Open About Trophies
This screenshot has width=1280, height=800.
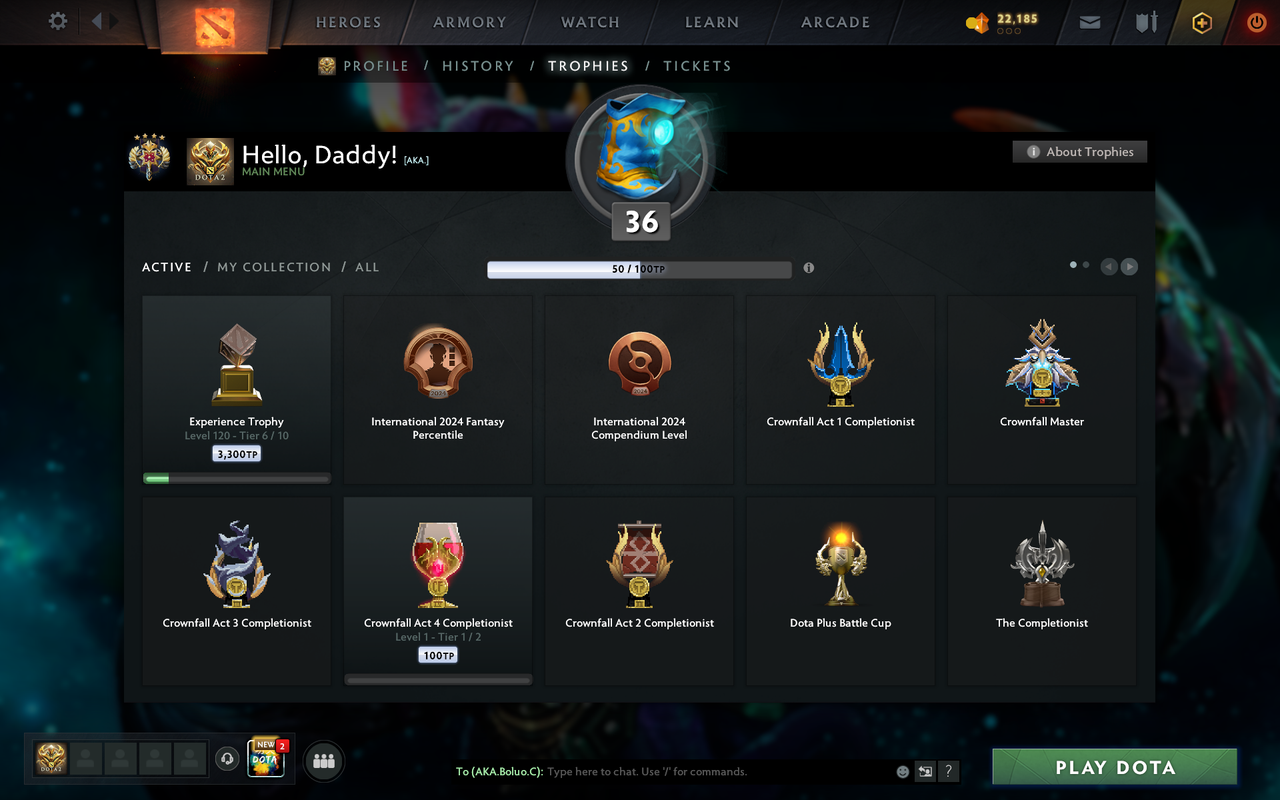(x=1079, y=151)
